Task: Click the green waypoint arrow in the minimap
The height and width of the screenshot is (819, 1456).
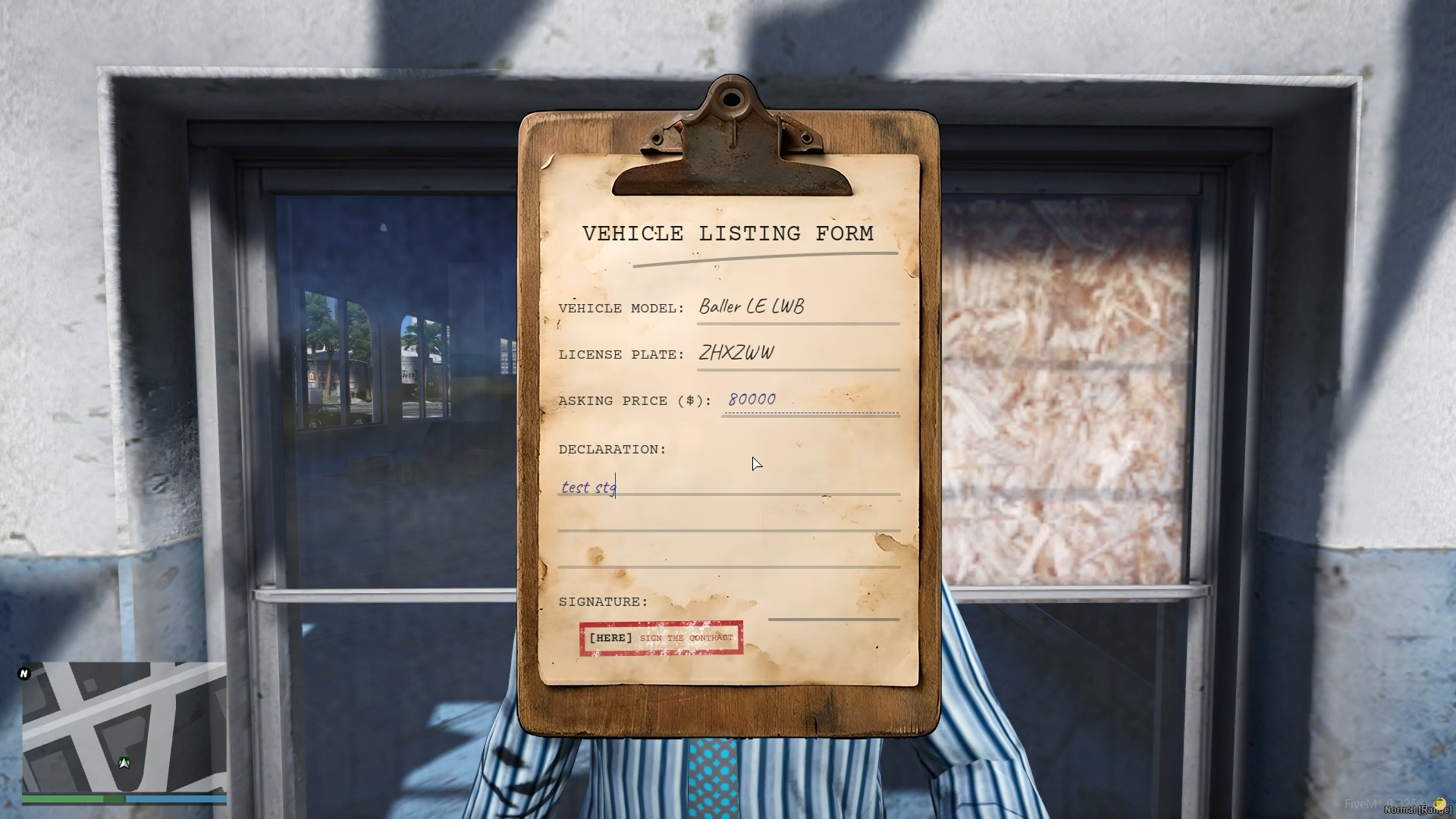Action: [x=124, y=761]
